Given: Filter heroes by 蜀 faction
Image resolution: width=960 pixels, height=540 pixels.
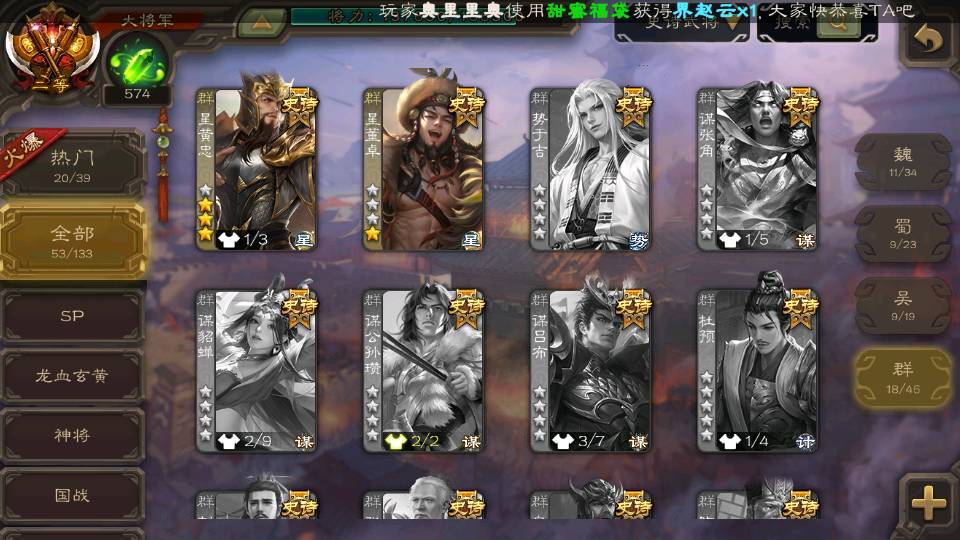Looking at the screenshot, I should 902,234.
